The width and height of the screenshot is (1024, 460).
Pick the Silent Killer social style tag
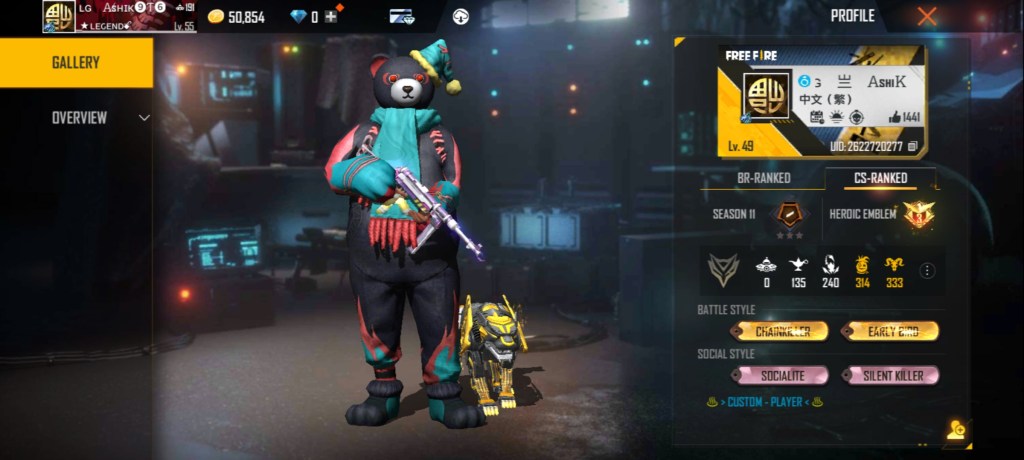(x=890, y=375)
